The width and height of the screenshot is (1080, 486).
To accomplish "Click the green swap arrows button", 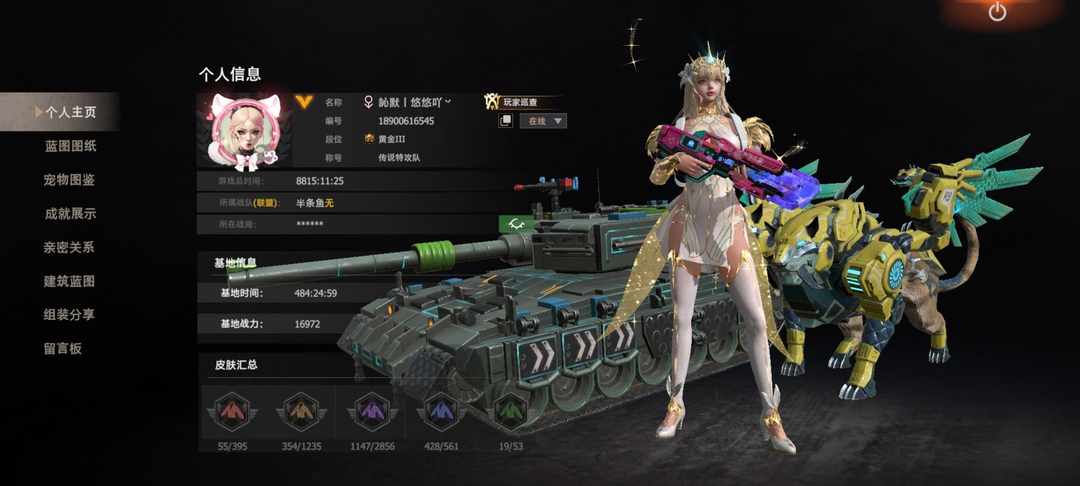I will (516, 223).
